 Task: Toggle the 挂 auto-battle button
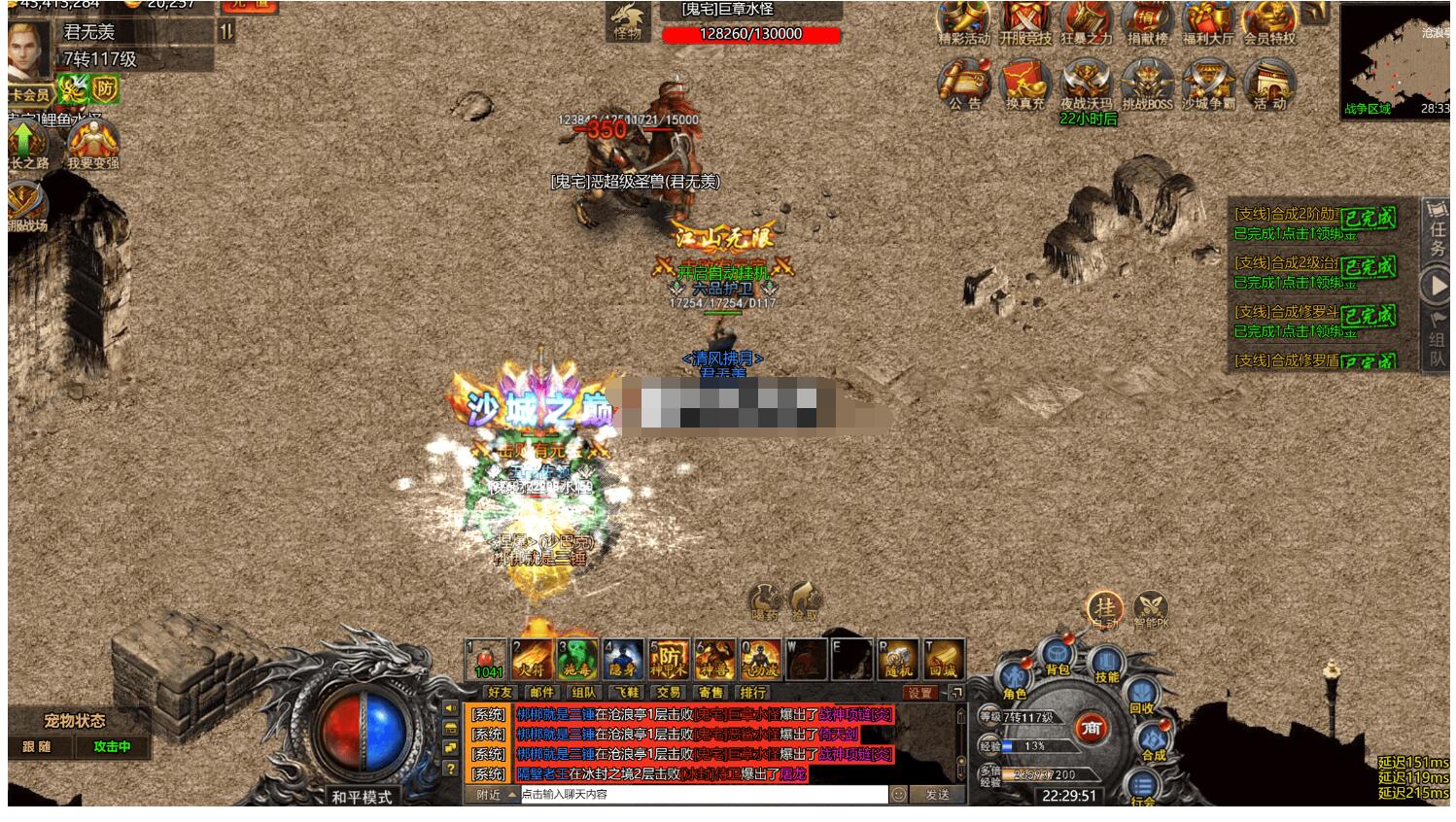[x=1105, y=608]
